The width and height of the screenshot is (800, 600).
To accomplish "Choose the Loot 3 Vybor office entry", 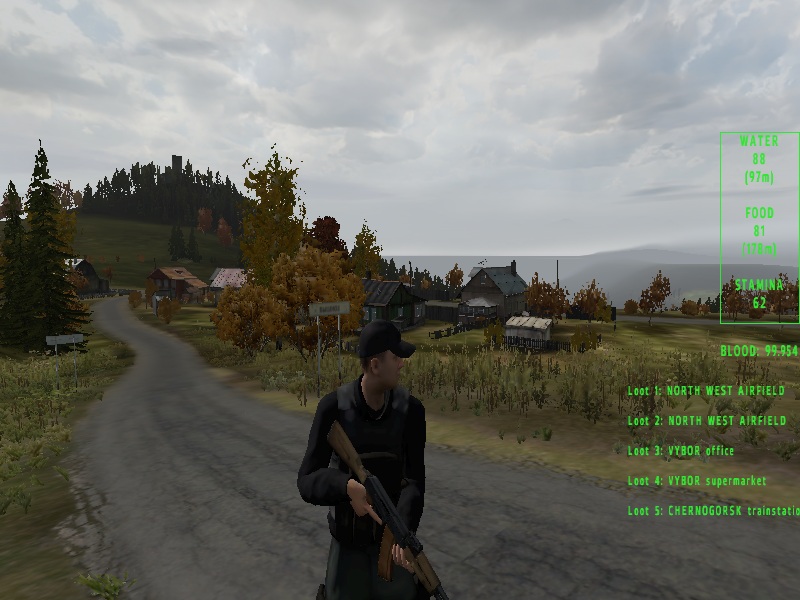I will pyautogui.click(x=681, y=451).
